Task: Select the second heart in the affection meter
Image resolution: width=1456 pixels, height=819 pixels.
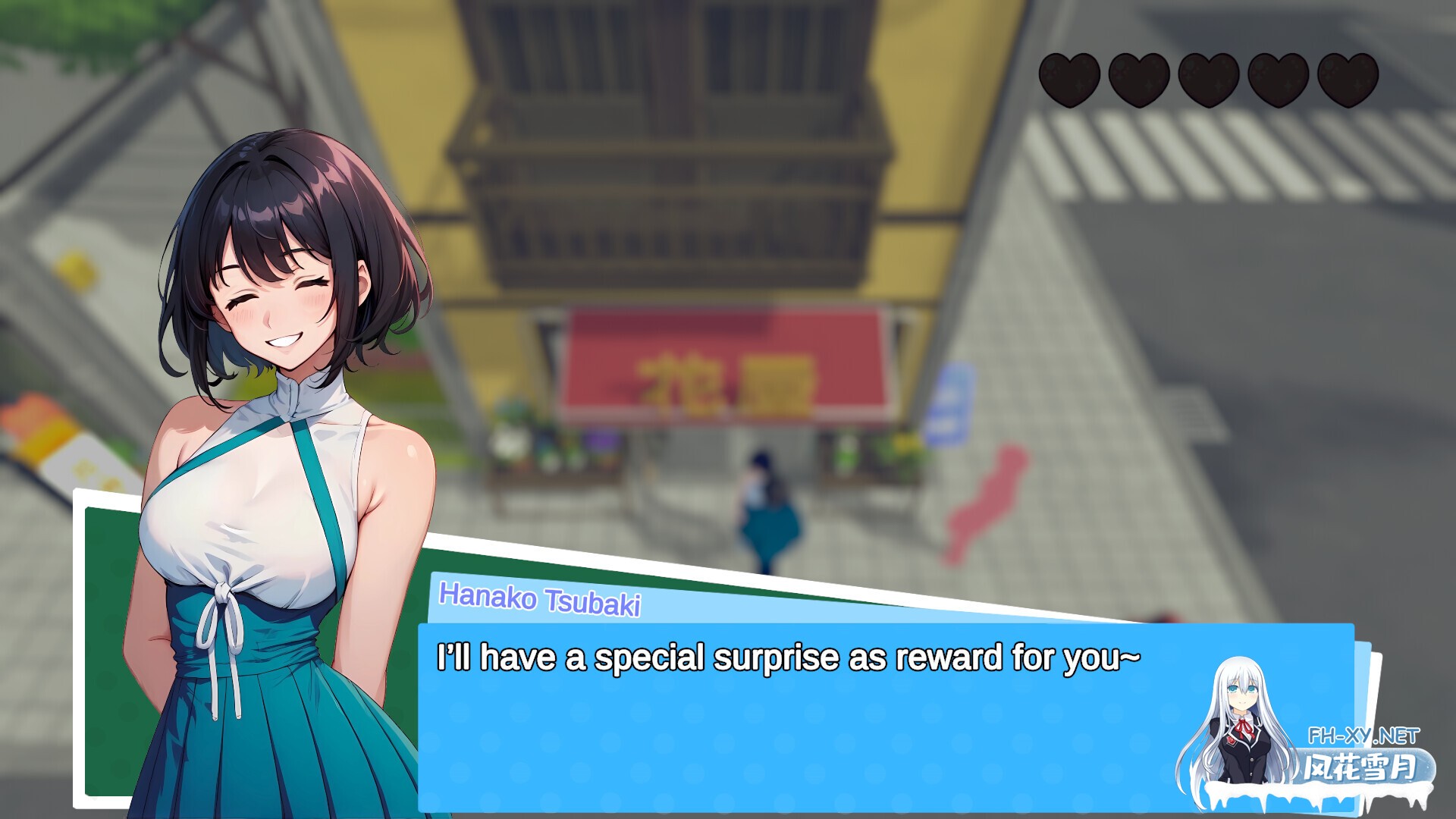Action: 1140,79
